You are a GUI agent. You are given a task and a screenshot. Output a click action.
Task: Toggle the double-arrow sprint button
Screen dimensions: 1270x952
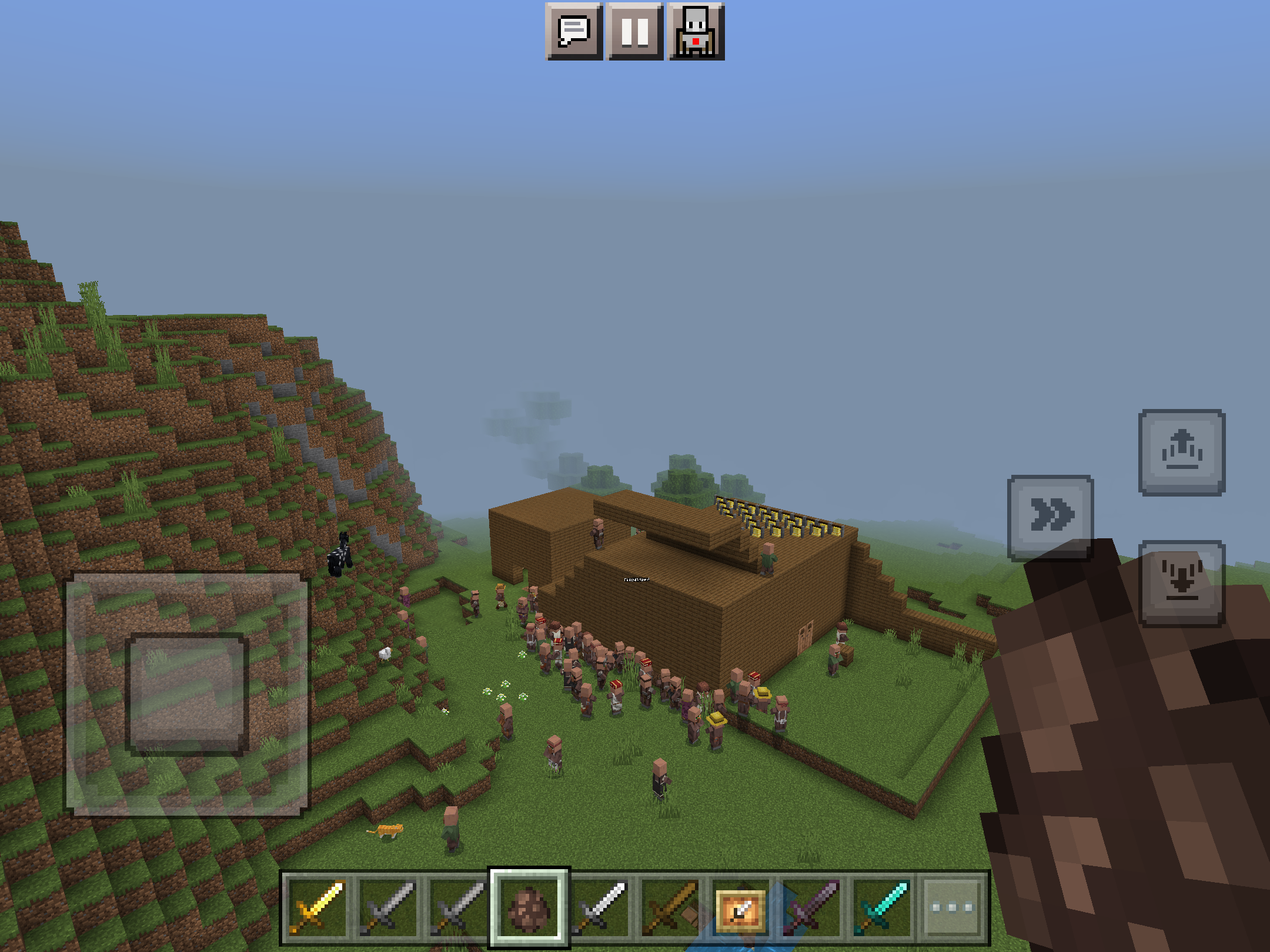coord(1051,517)
